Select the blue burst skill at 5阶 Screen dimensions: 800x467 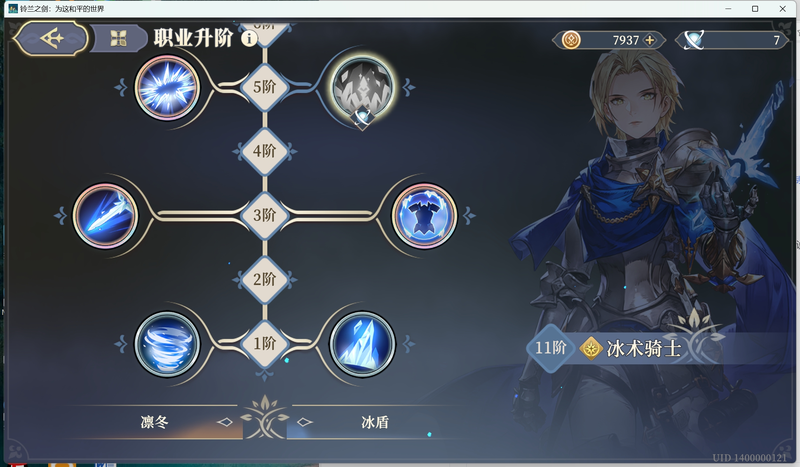(166, 86)
